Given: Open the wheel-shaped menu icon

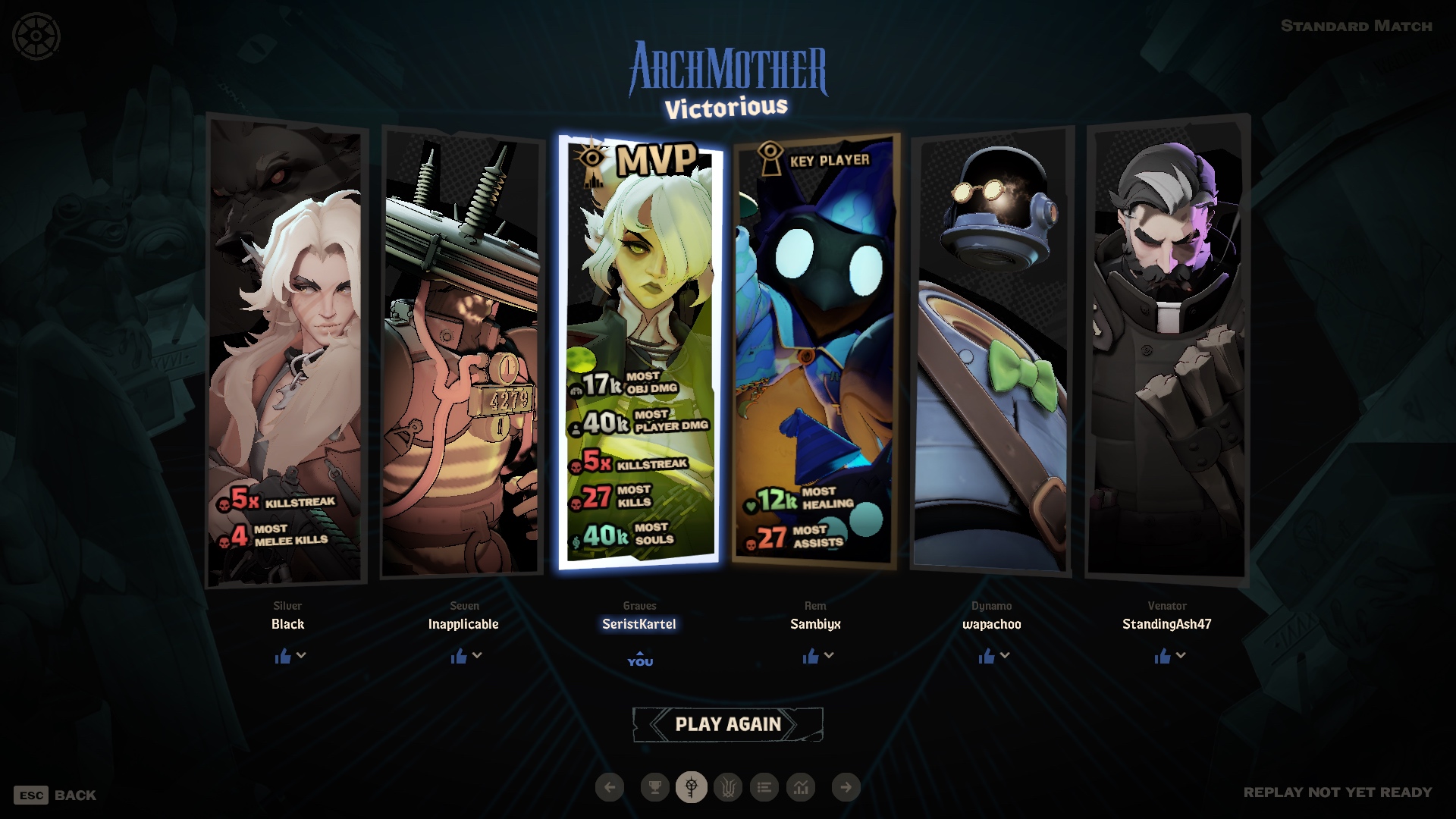Looking at the screenshot, I should point(36,36).
